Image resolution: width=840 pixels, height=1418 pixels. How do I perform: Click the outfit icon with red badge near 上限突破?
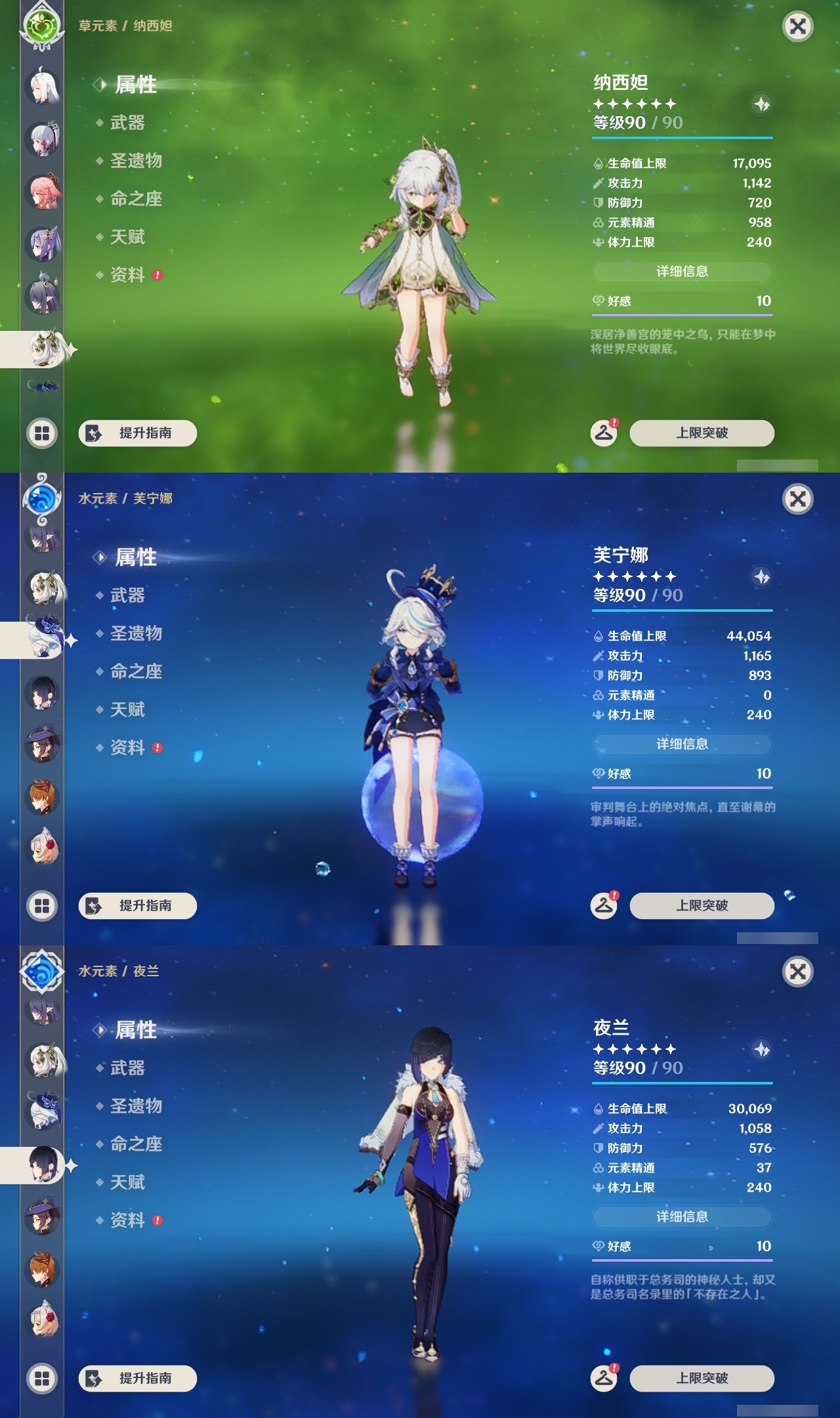(x=603, y=433)
